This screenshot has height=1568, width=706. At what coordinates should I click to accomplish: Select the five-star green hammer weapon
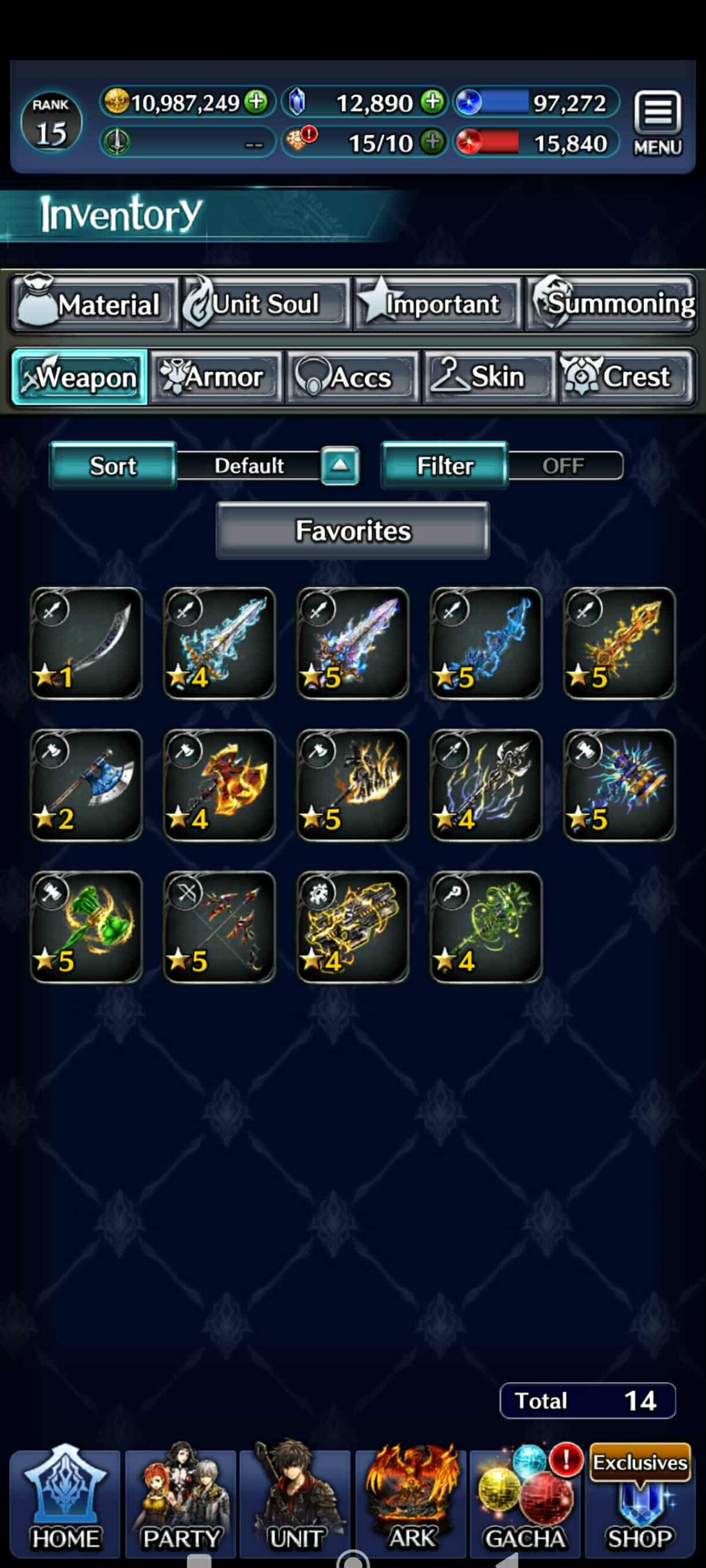(x=86, y=927)
